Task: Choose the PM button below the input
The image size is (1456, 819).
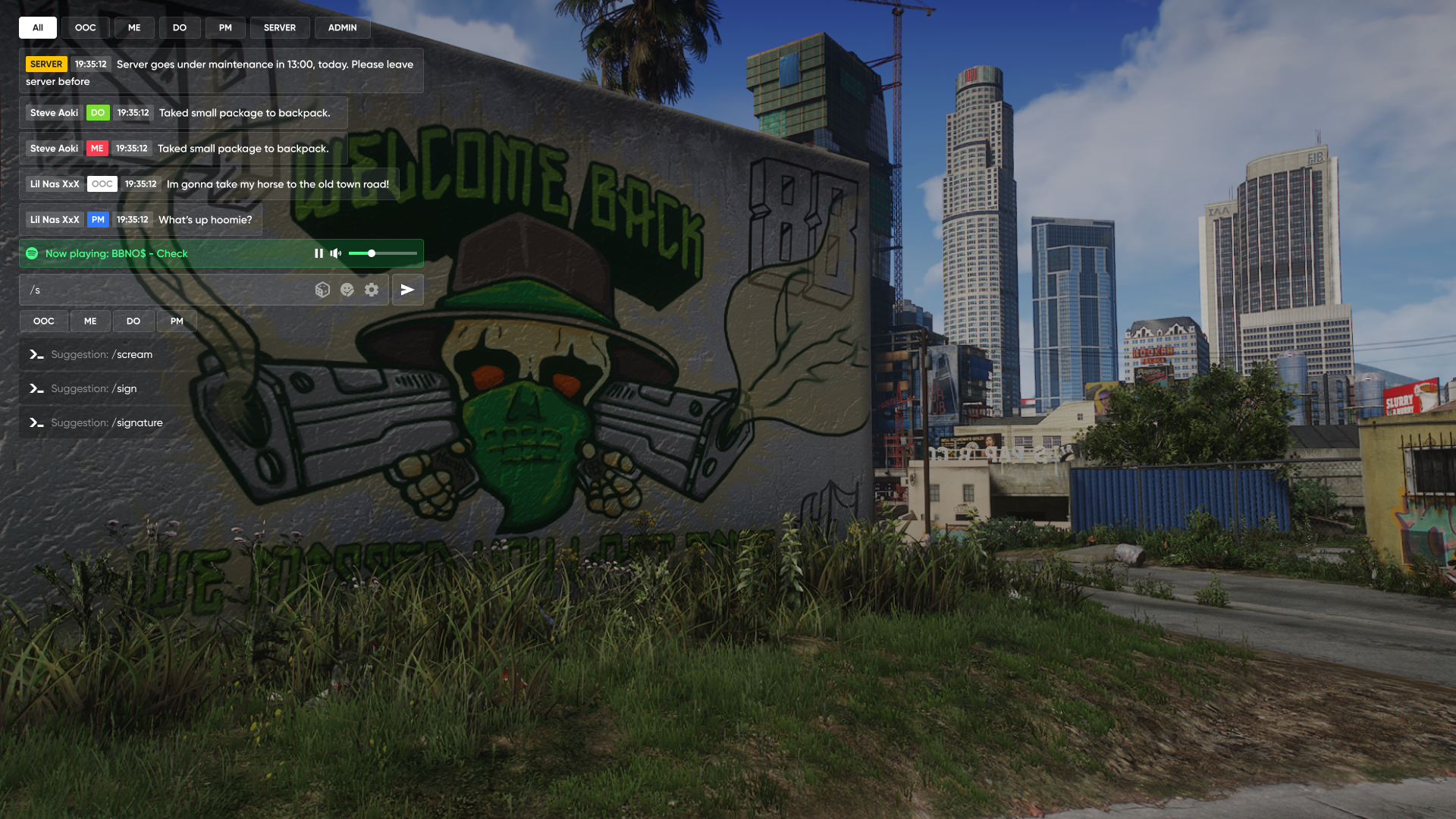Action: [177, 322]
